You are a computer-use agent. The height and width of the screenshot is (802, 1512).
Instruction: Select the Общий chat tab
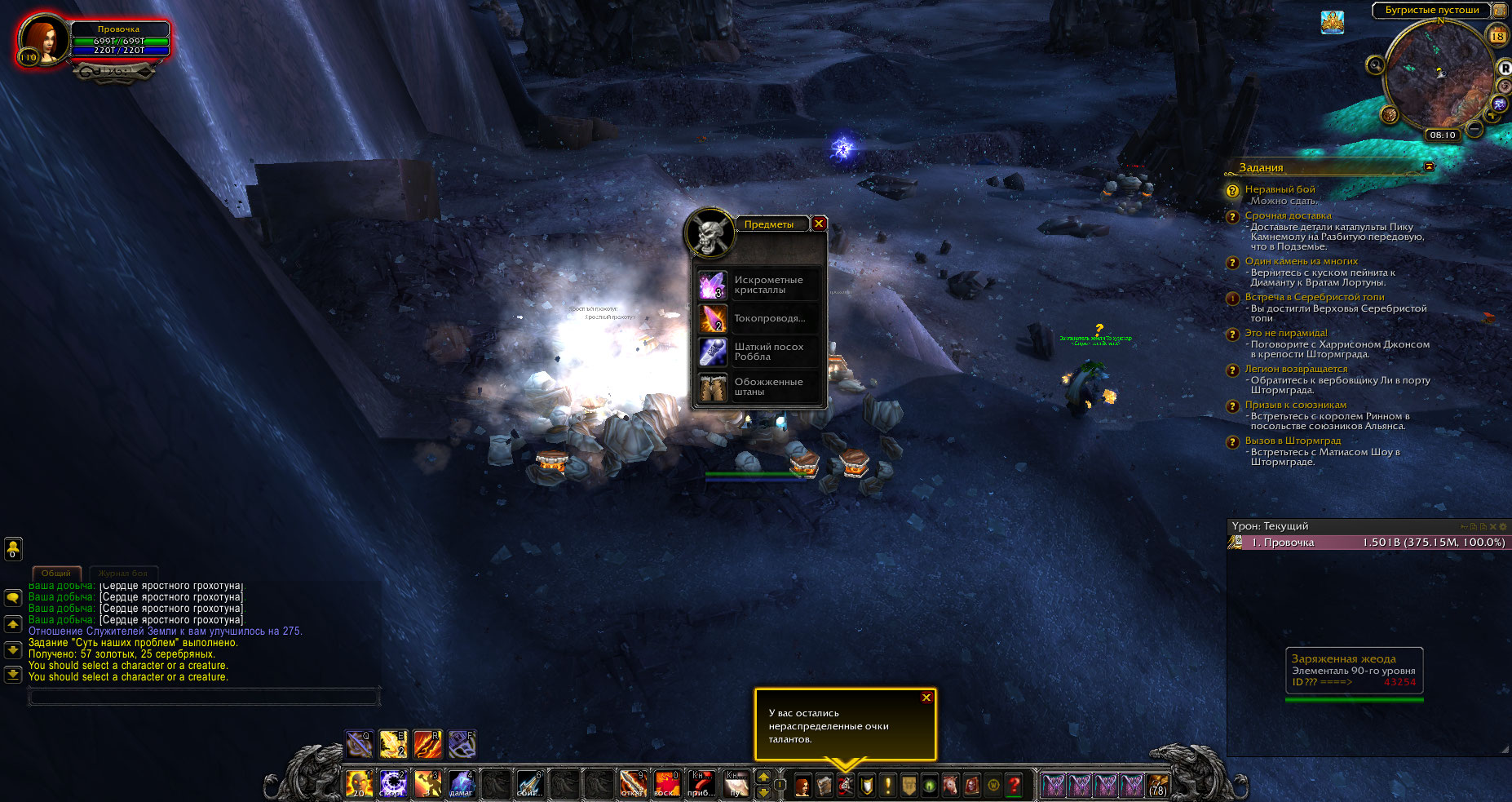(x=56, y=573)
